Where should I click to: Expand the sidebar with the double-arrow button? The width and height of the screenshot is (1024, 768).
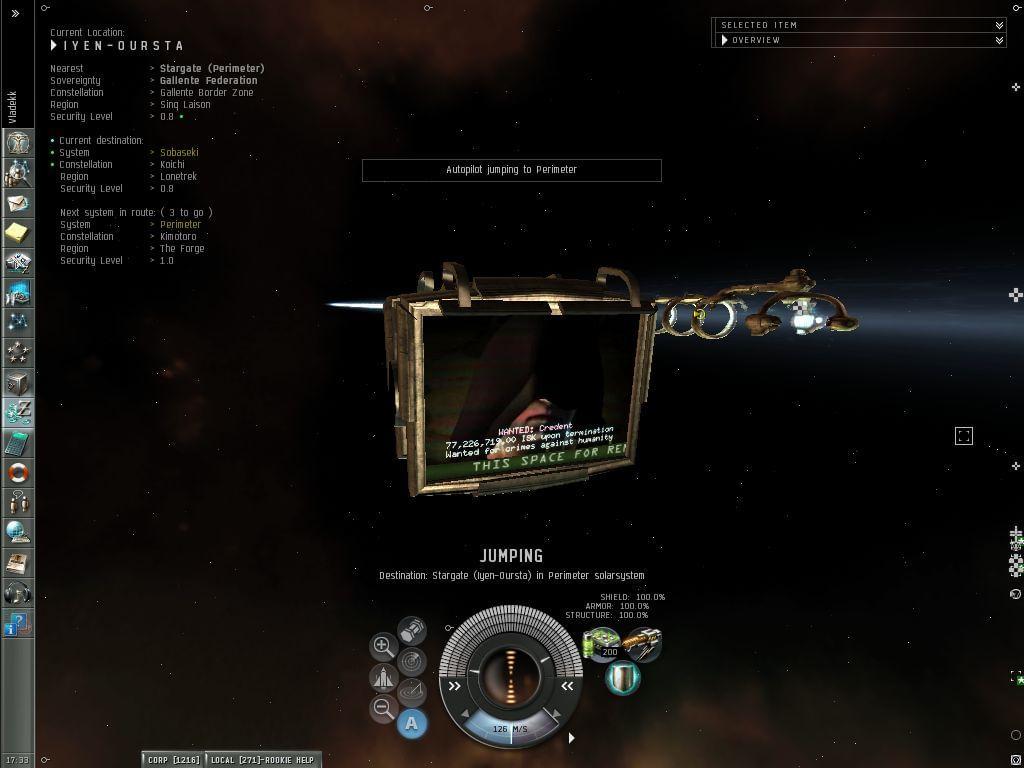pyautogui.click(x=15, y=13)
